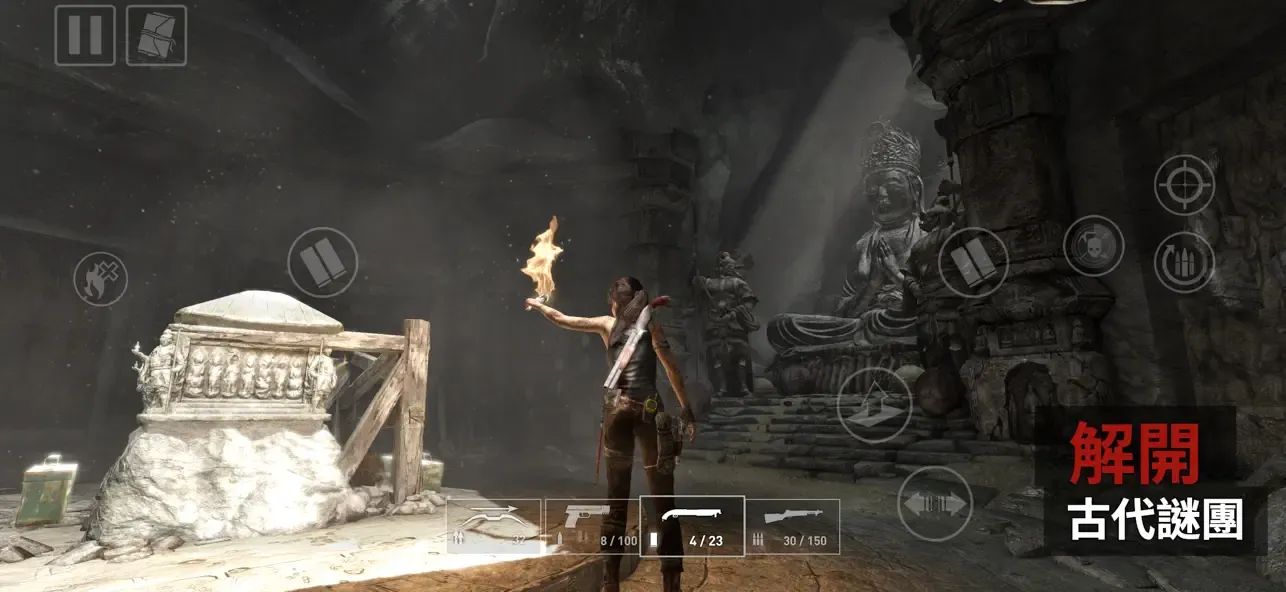Viewport: 1286px width, 592px height.
Task: Select the bow weapon slot
Action: pyautogui.click(x=494, y=526)
